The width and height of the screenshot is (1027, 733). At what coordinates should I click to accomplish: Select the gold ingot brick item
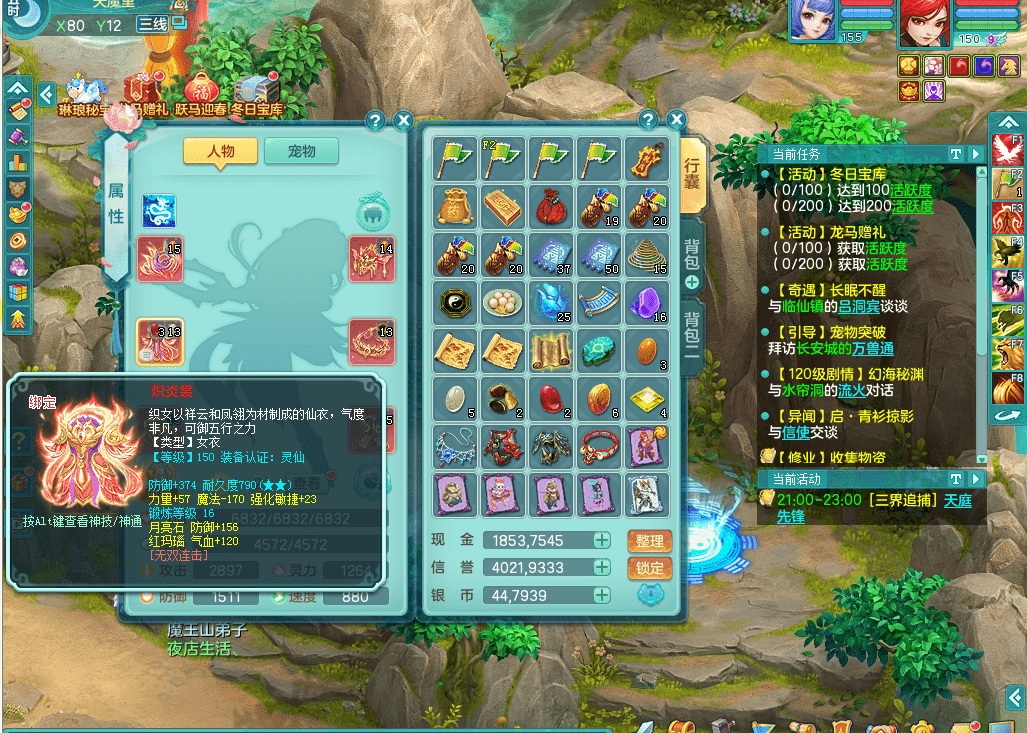click(x=502, y=207)
